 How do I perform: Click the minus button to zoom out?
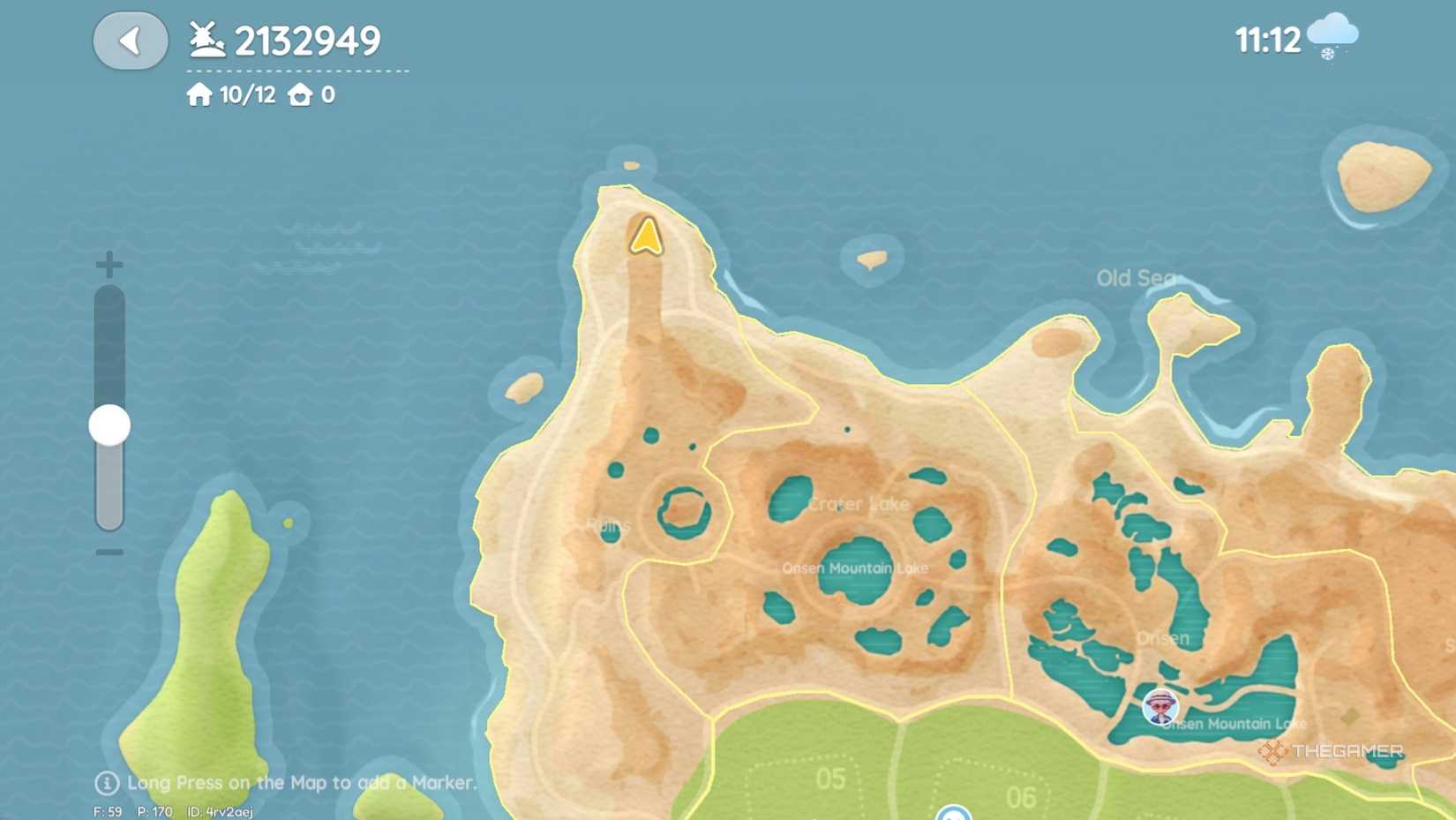[x=108, y=553]
